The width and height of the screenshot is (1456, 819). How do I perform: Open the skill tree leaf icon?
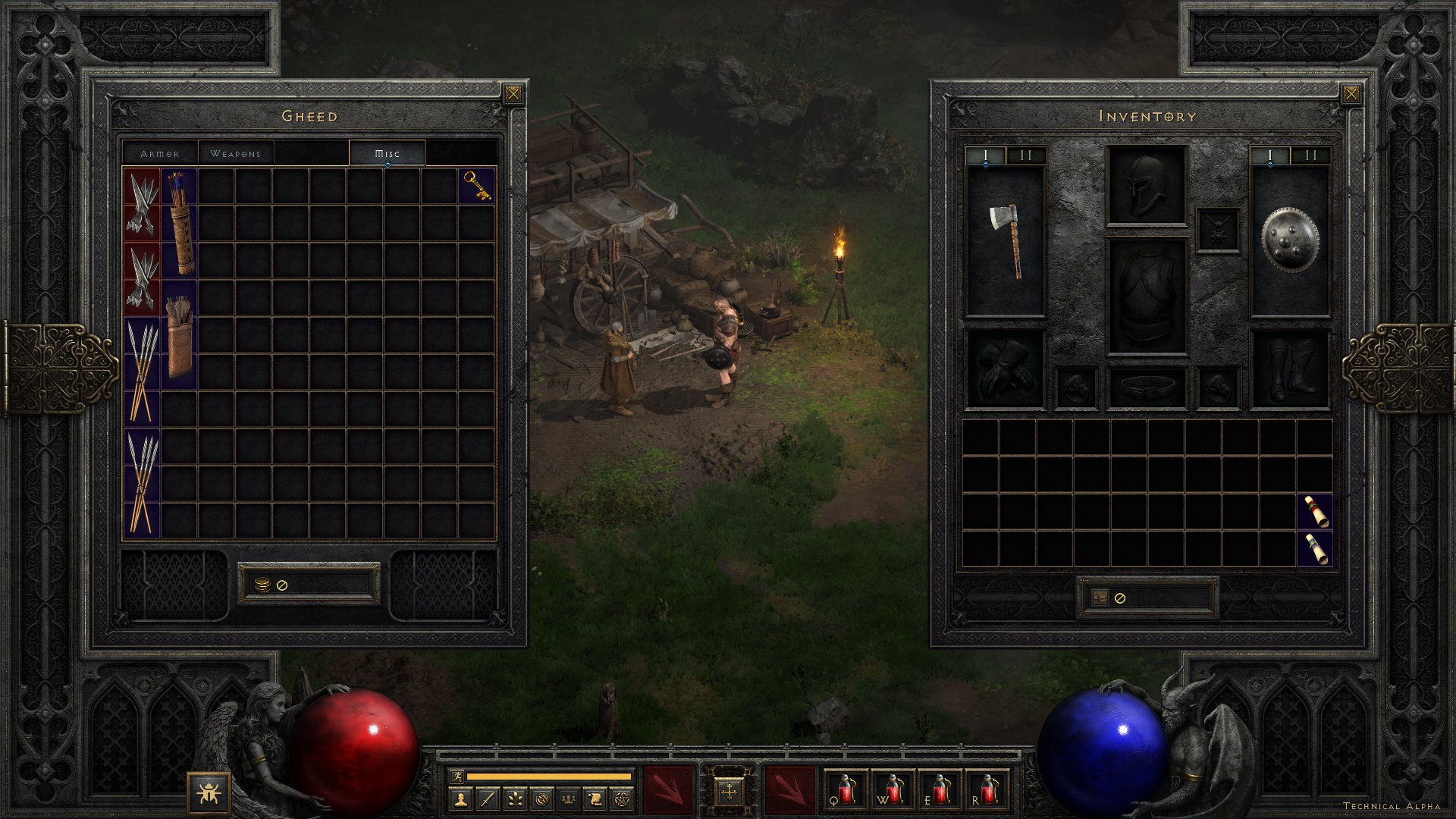click(515, 799)
